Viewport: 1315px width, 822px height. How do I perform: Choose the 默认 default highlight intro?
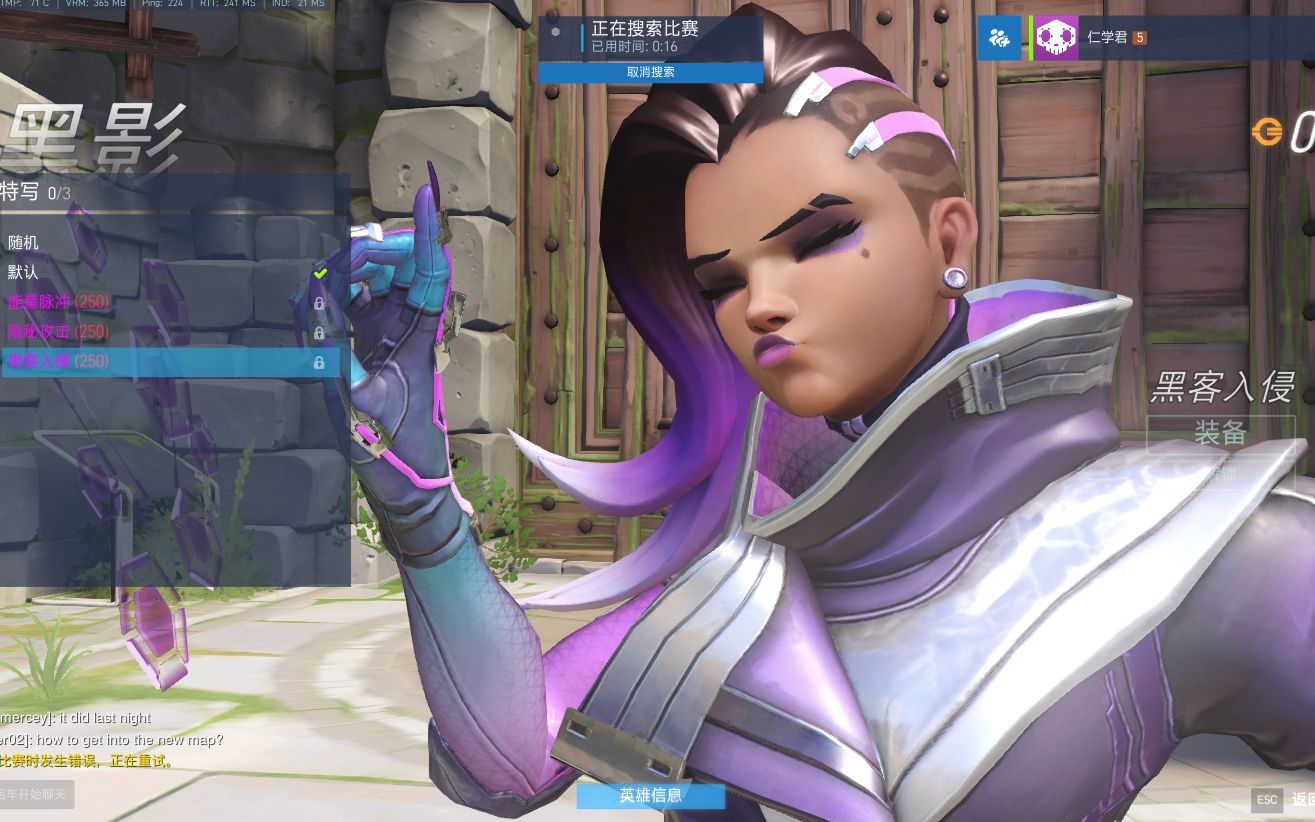(x=23, y=272)
